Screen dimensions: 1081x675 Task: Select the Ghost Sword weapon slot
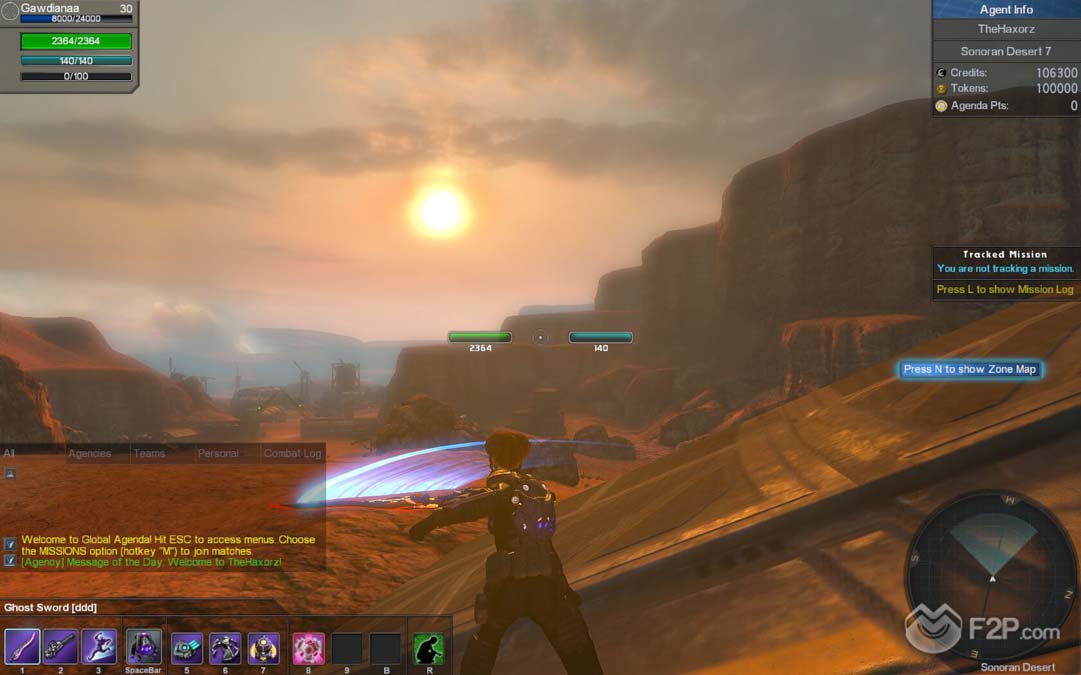pos(22,647)
